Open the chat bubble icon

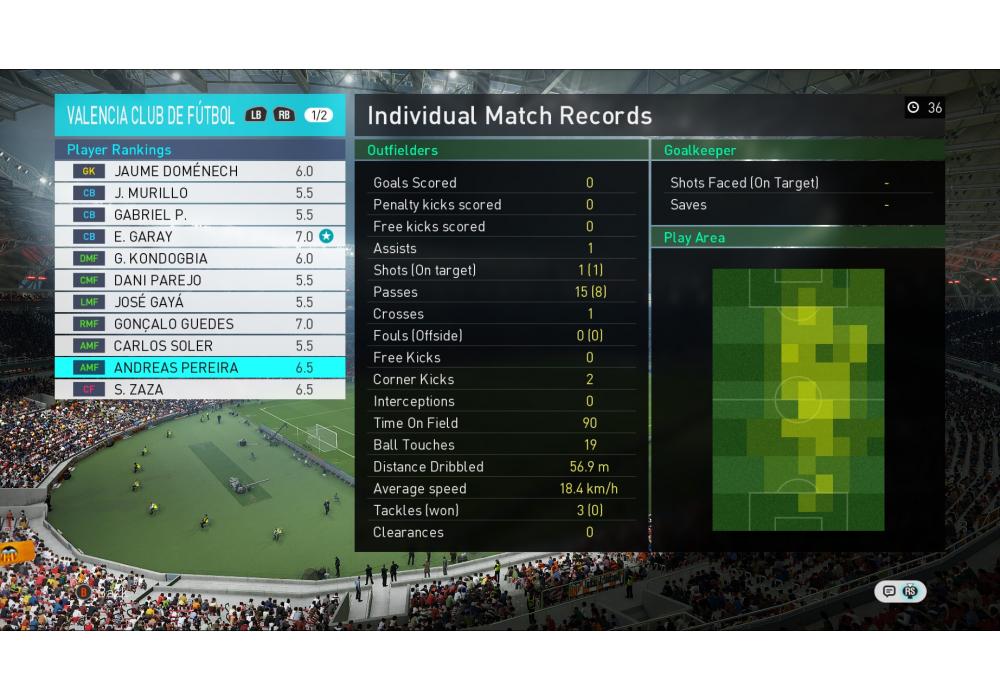point(889,592)
